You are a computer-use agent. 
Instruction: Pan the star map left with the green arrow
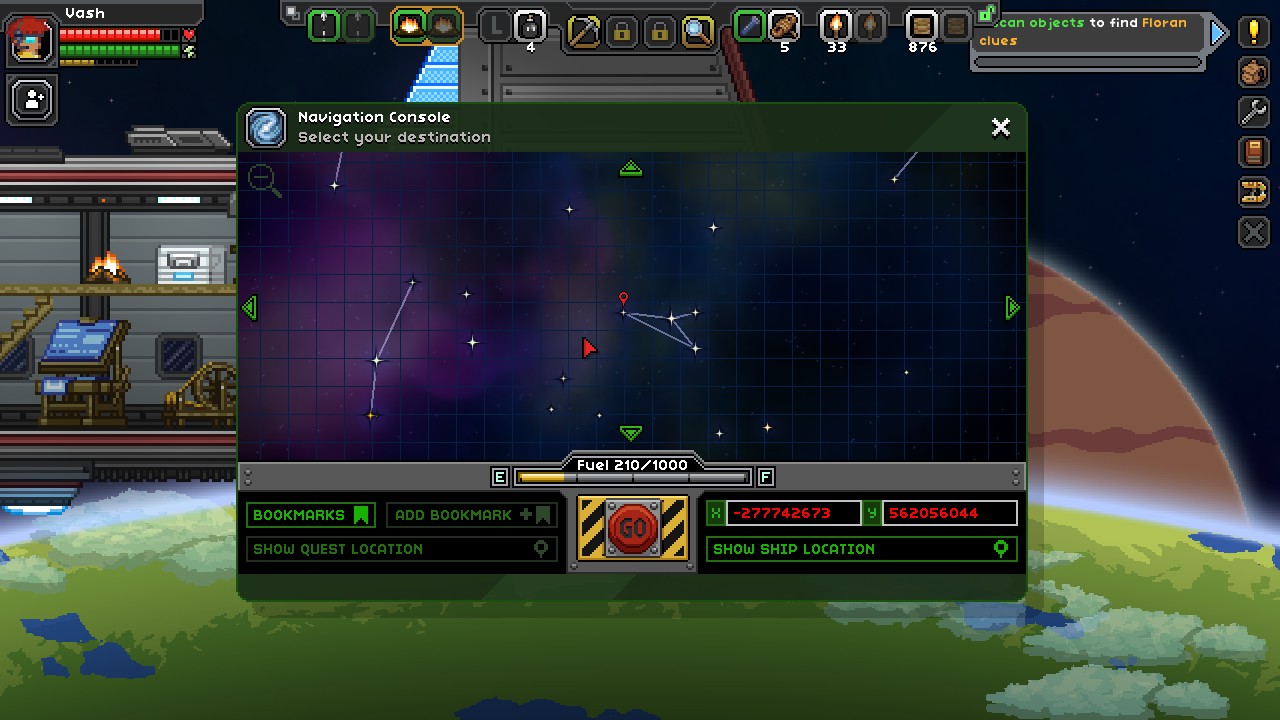tap(249, 308)
